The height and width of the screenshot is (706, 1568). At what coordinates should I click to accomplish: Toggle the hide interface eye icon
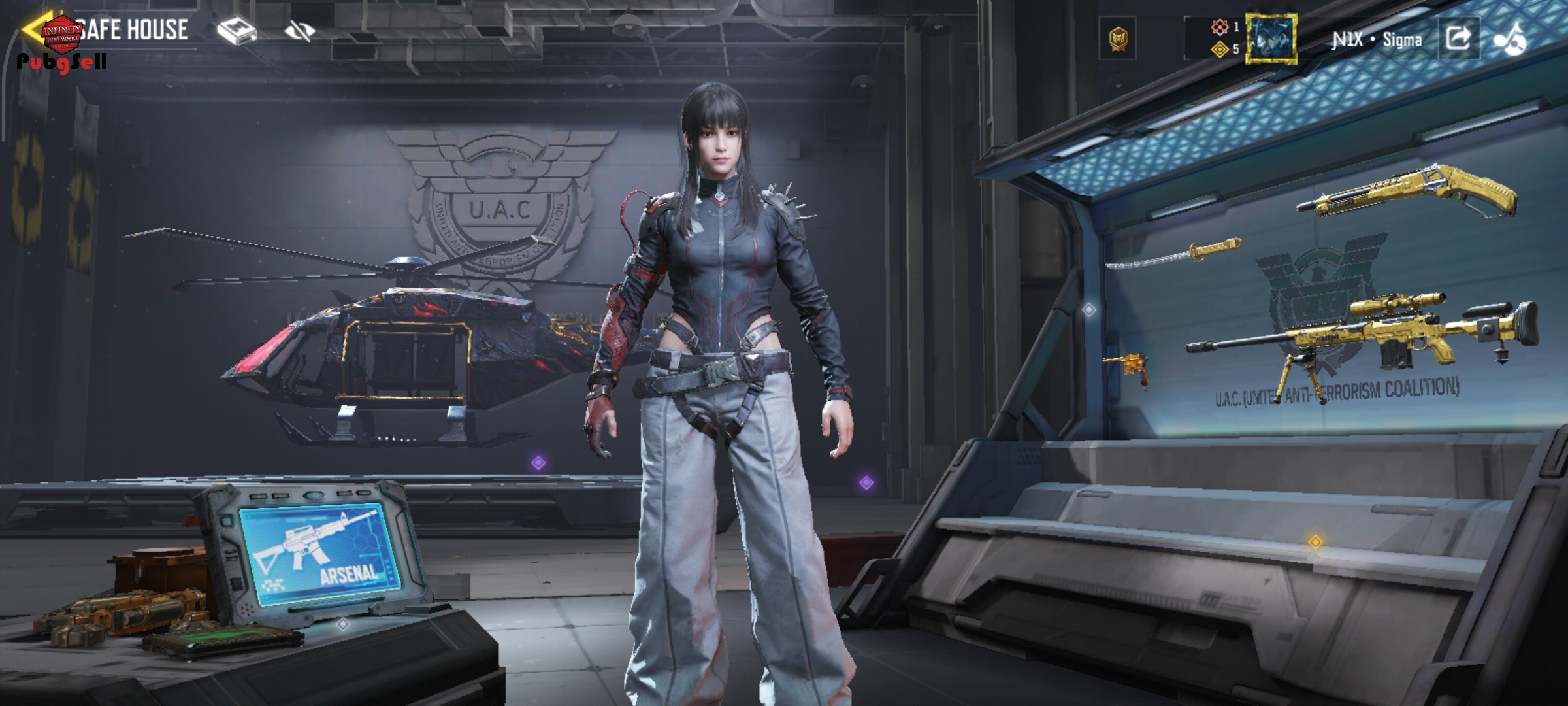point(300,30)
